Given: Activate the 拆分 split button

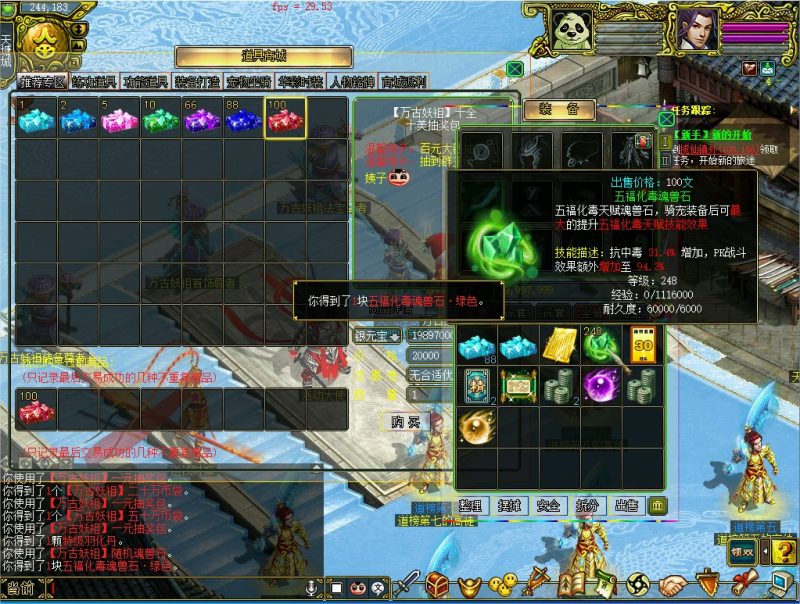Looking at the screenshot, I should pos(588,506).
